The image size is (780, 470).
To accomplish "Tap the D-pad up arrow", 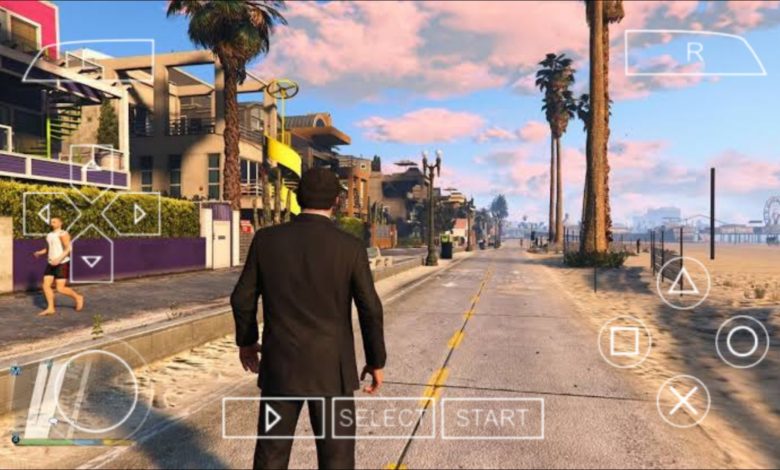I will point(91,165).
